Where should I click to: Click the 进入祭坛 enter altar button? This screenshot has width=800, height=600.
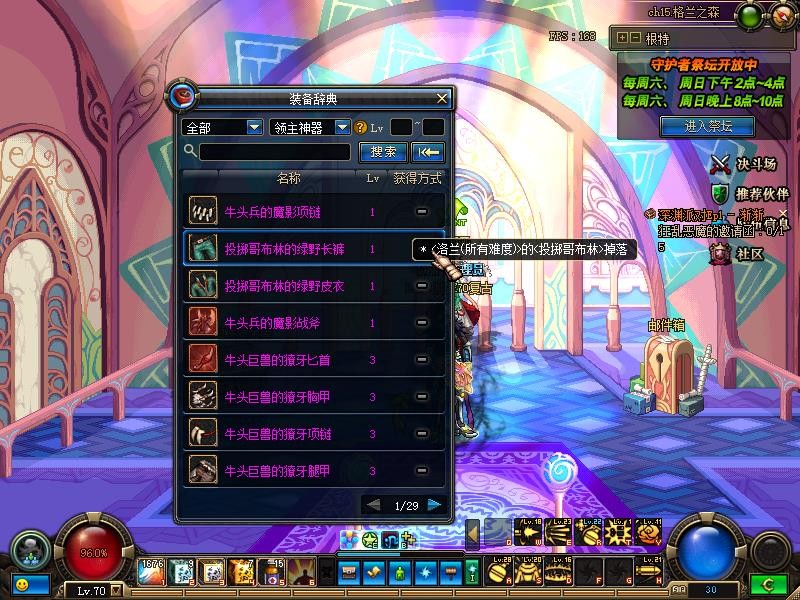pyautogui.click(x=708, y=126)
